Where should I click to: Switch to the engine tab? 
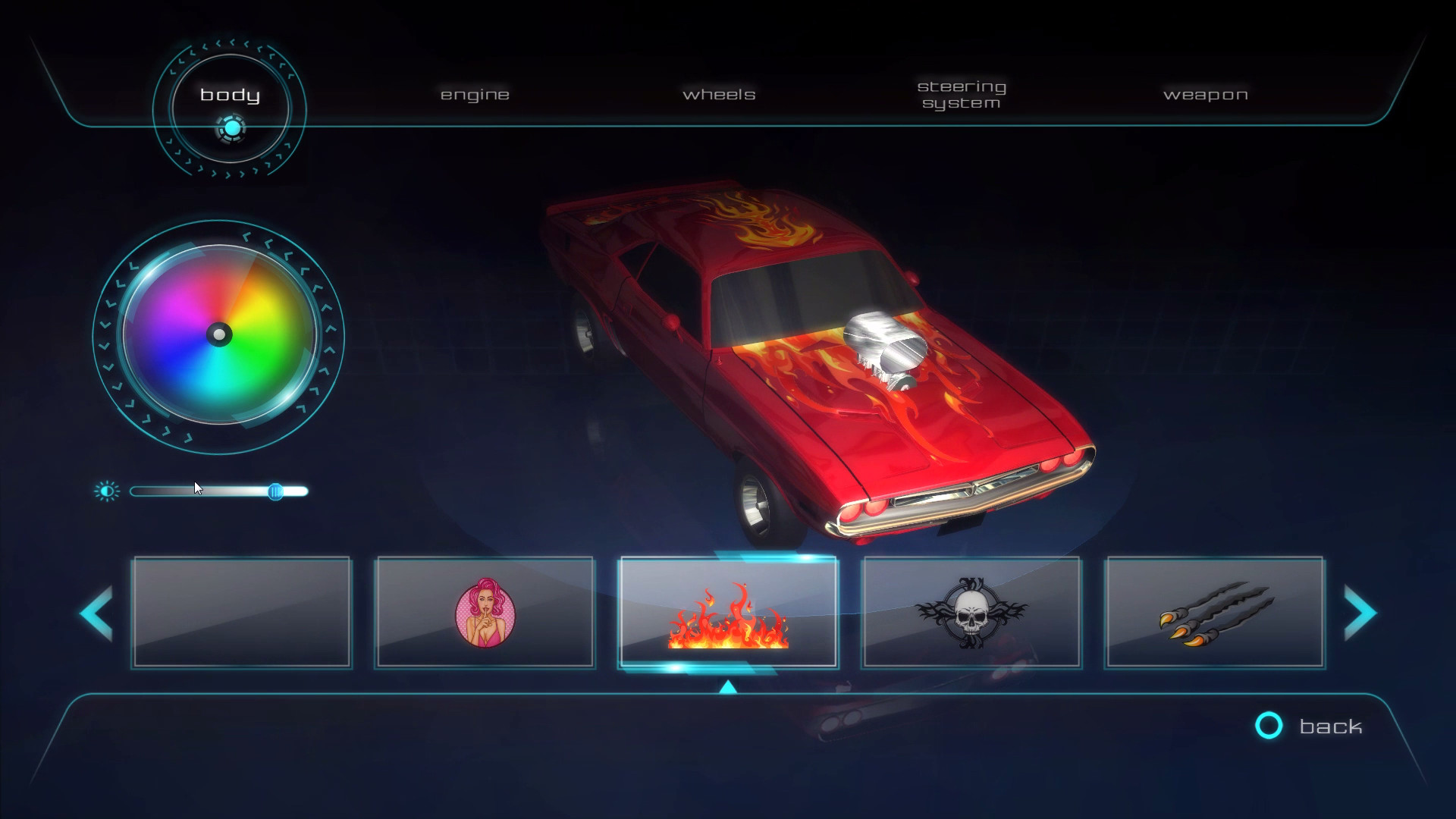[x=475, y=94]
